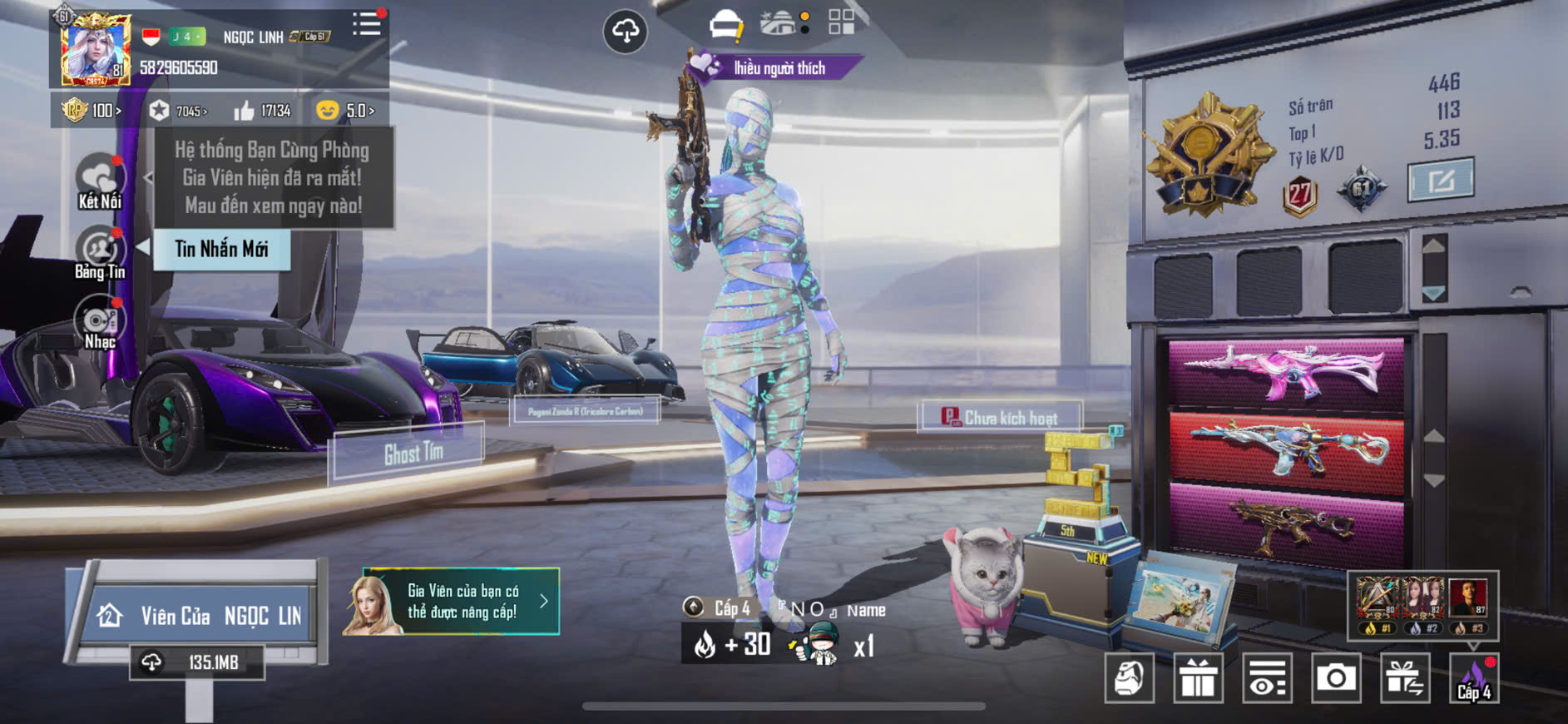Open the backpack inventory button
The width and height of the screenshot is (1568, 724).
pyautogui.click(x=1129, y=678)
